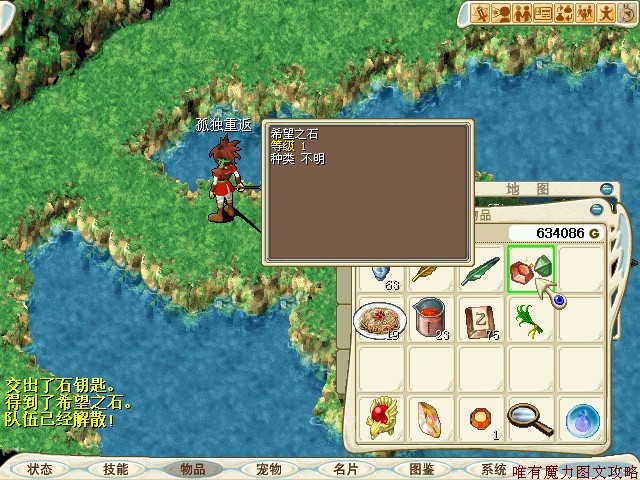Open the name card icon in top toolbar
This screenshot has height=480, width=640.
click(x=543, y=13)
